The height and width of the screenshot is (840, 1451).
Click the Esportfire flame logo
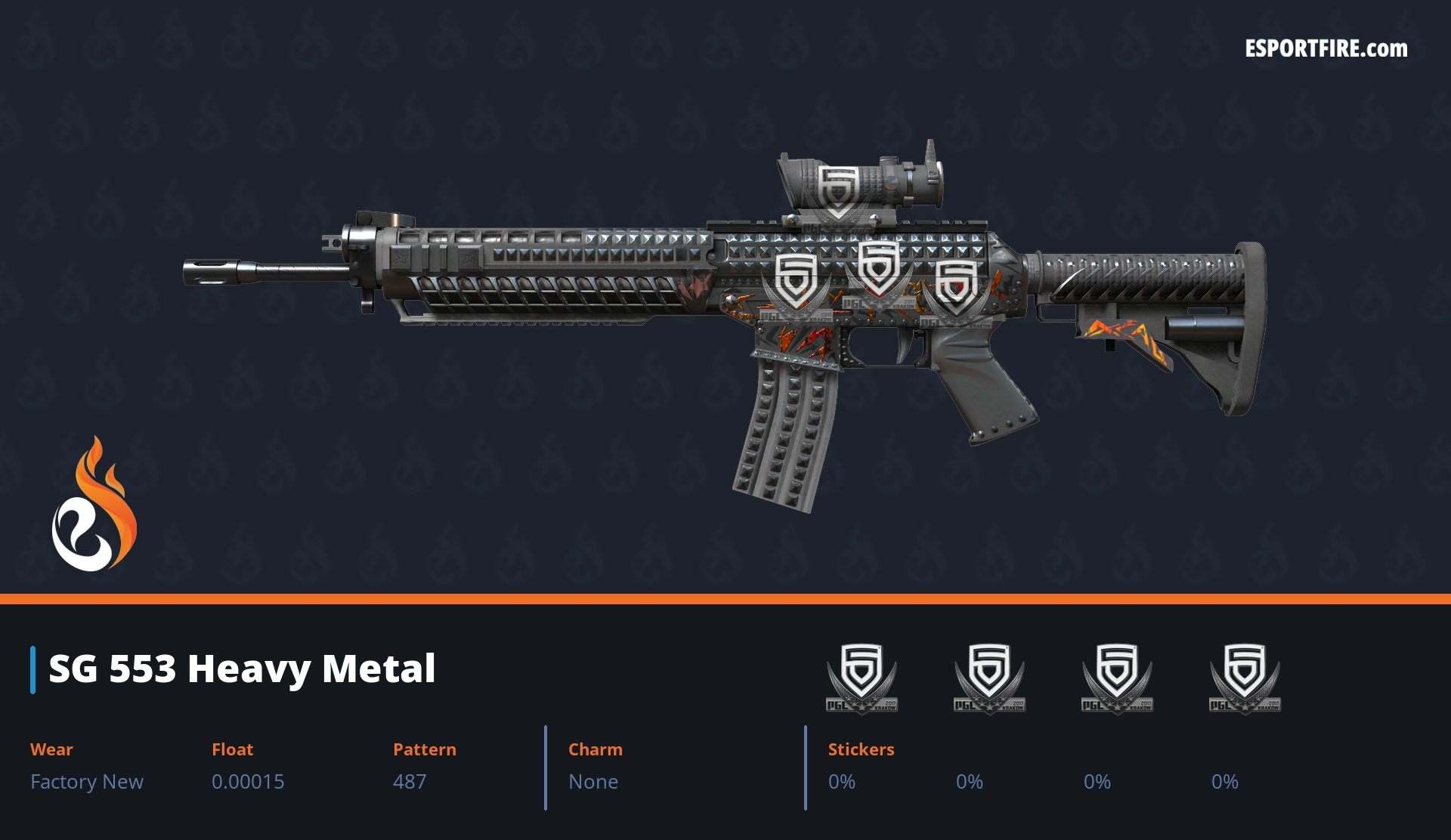pyautogui.click(x=94, y=505)
